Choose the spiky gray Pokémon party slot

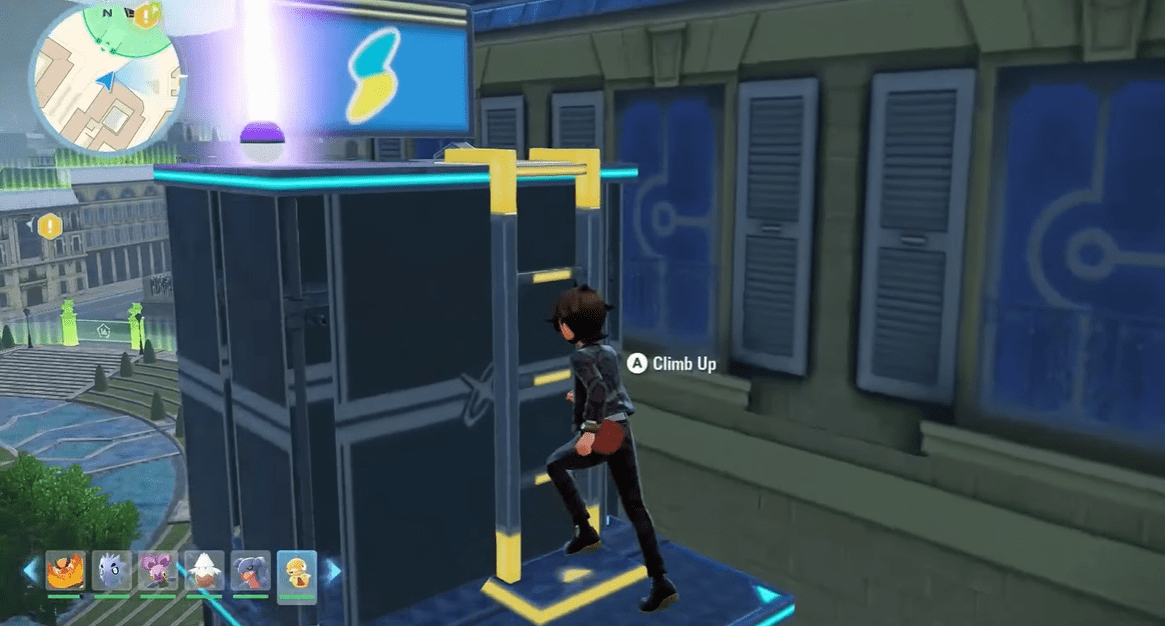[111, 571]
